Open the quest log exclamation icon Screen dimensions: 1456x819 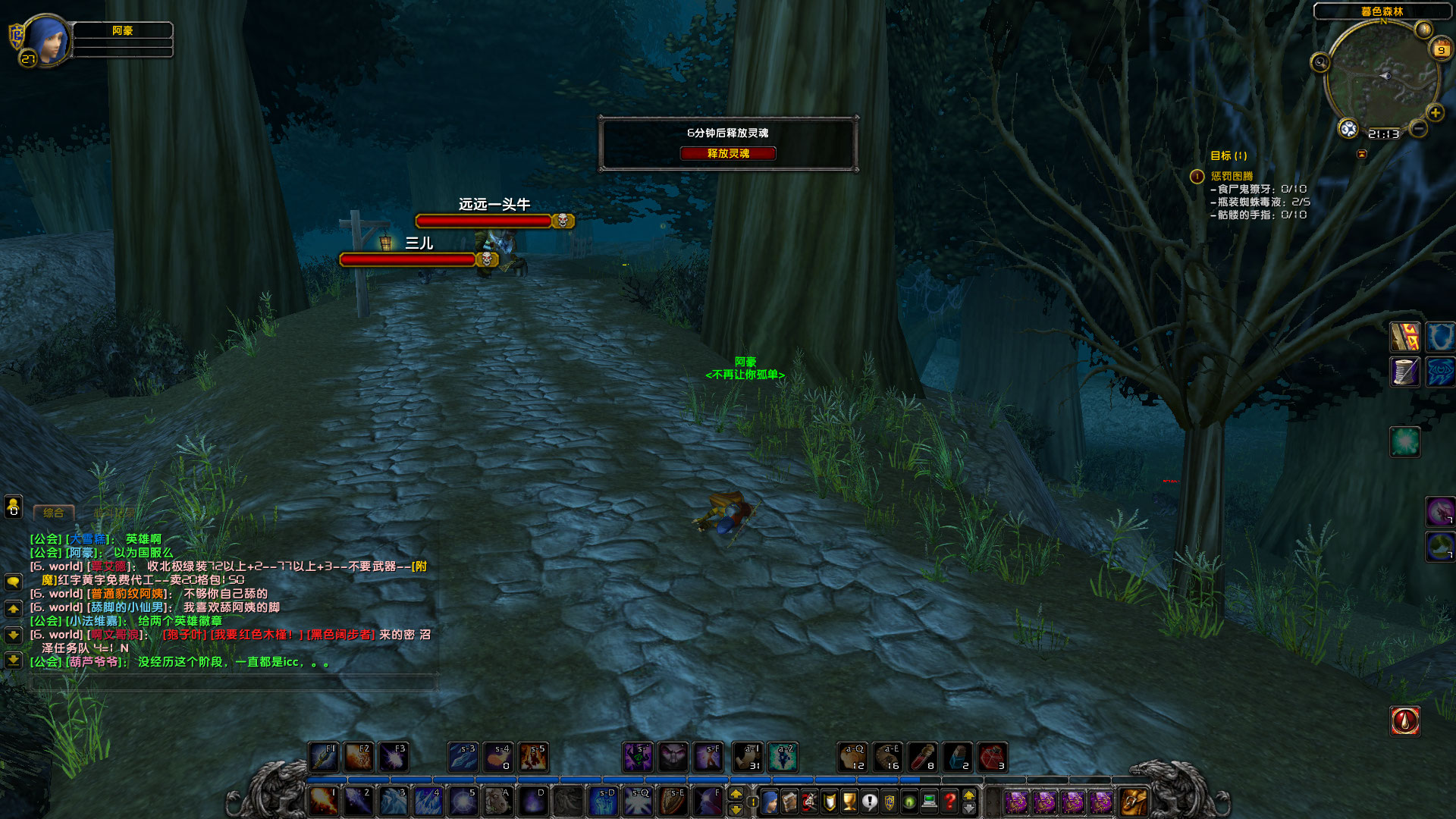click(x=870, y=800)
